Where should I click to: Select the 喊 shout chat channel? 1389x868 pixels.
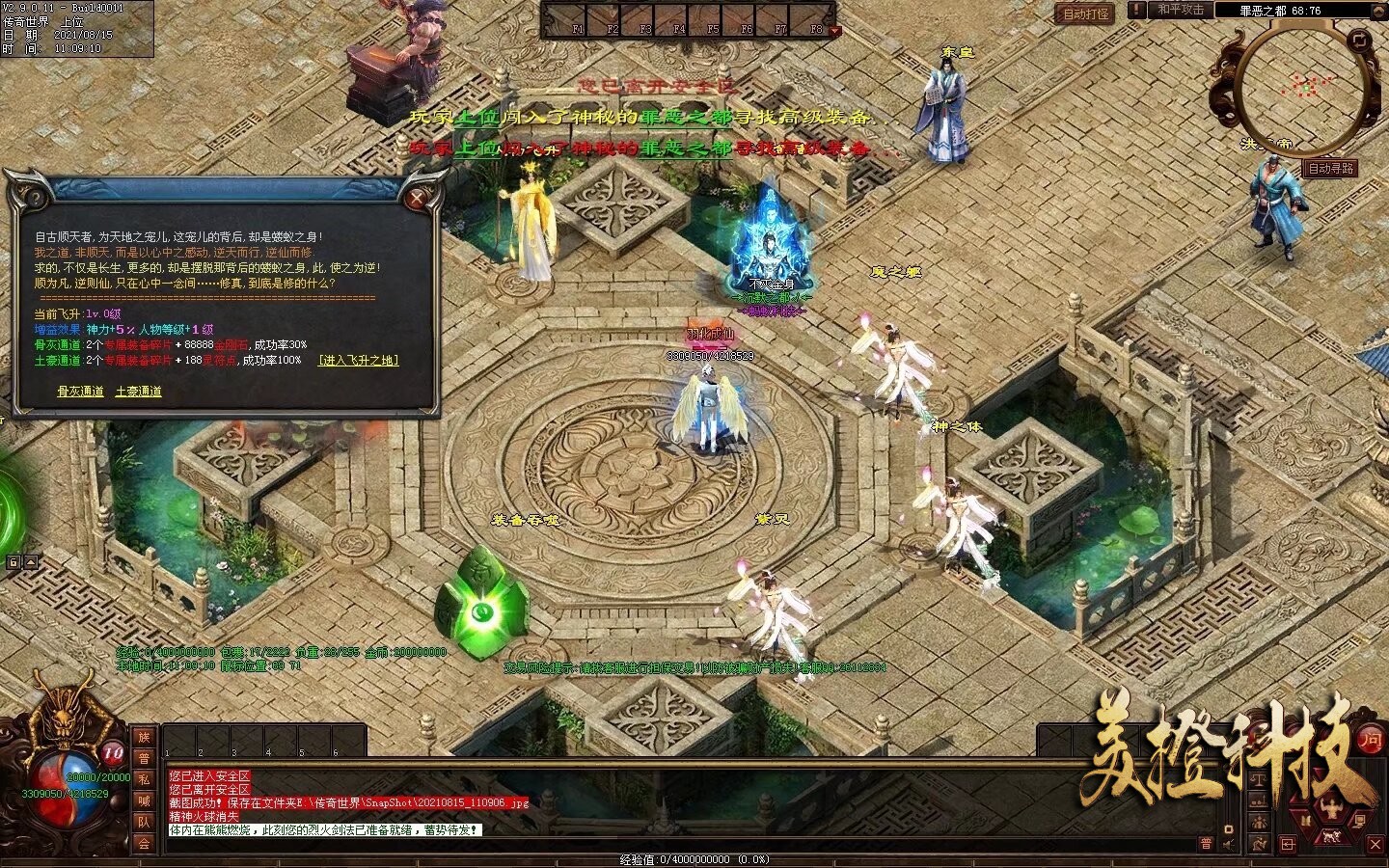(144, 800)
